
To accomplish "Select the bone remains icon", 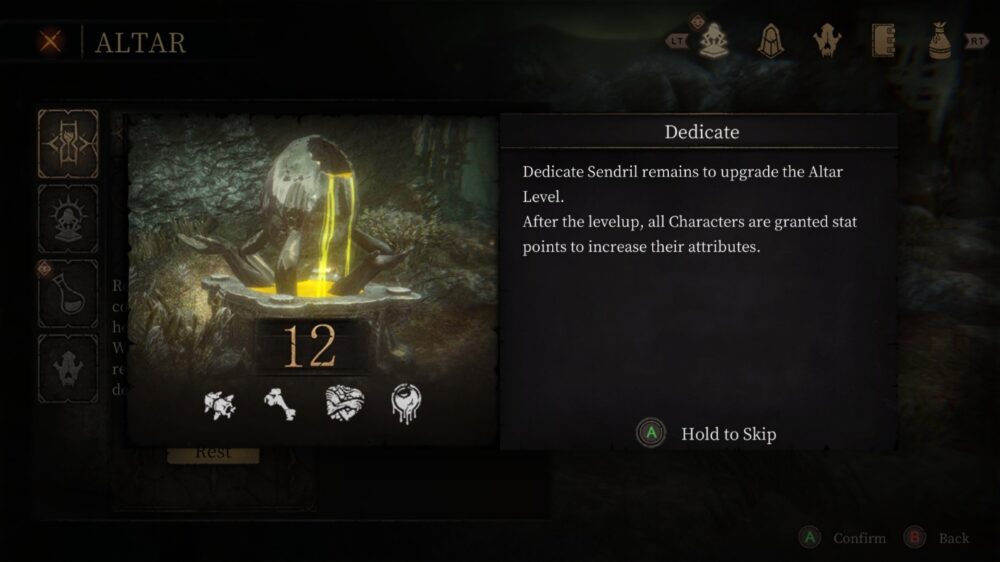I will [x=280, y=403].
